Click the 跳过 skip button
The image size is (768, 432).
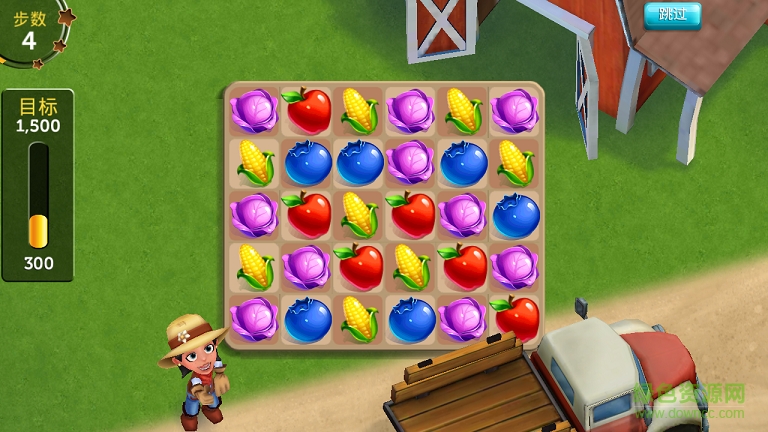(672, 14)
